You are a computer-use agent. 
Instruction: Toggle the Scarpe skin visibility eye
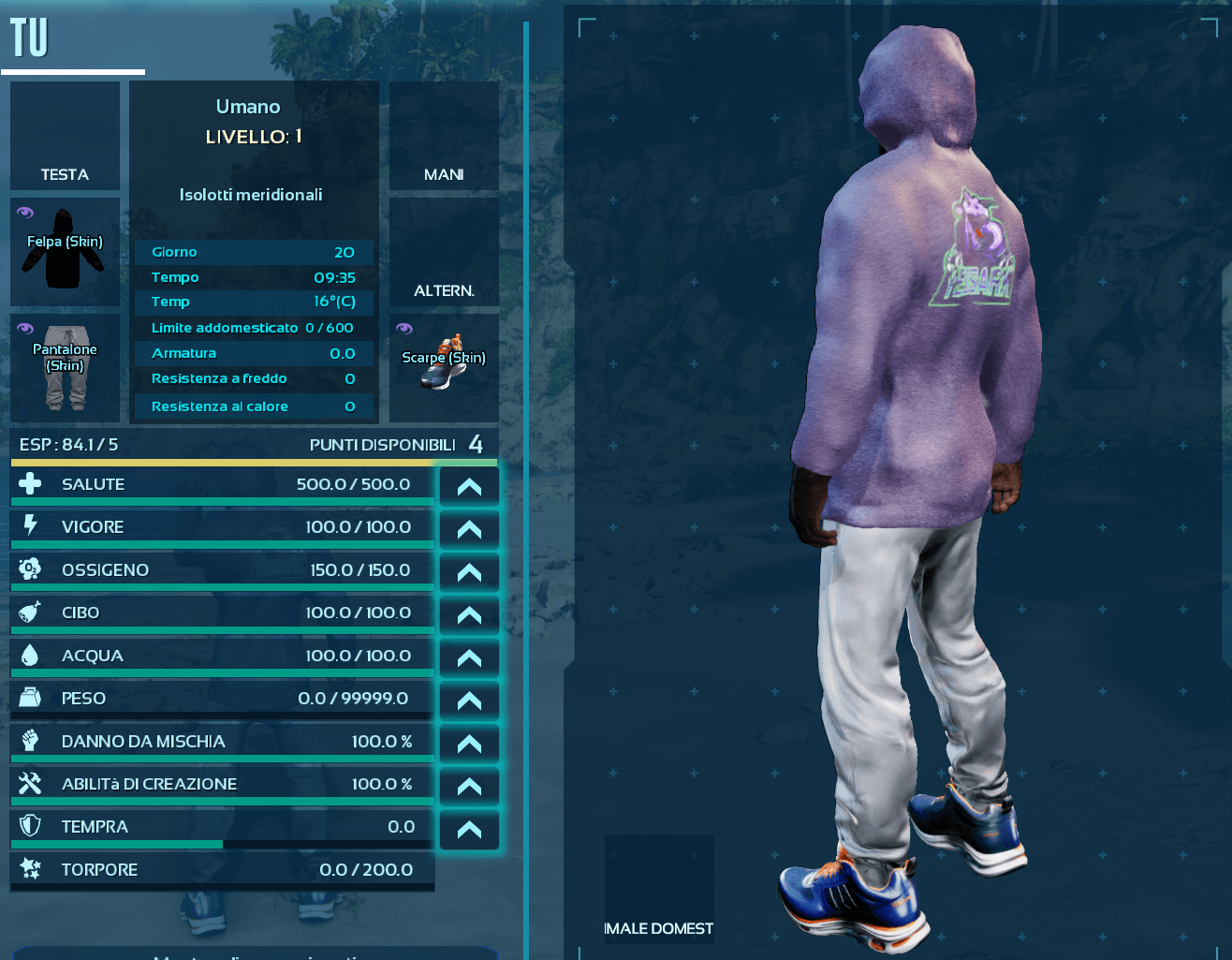click(404, 329)
